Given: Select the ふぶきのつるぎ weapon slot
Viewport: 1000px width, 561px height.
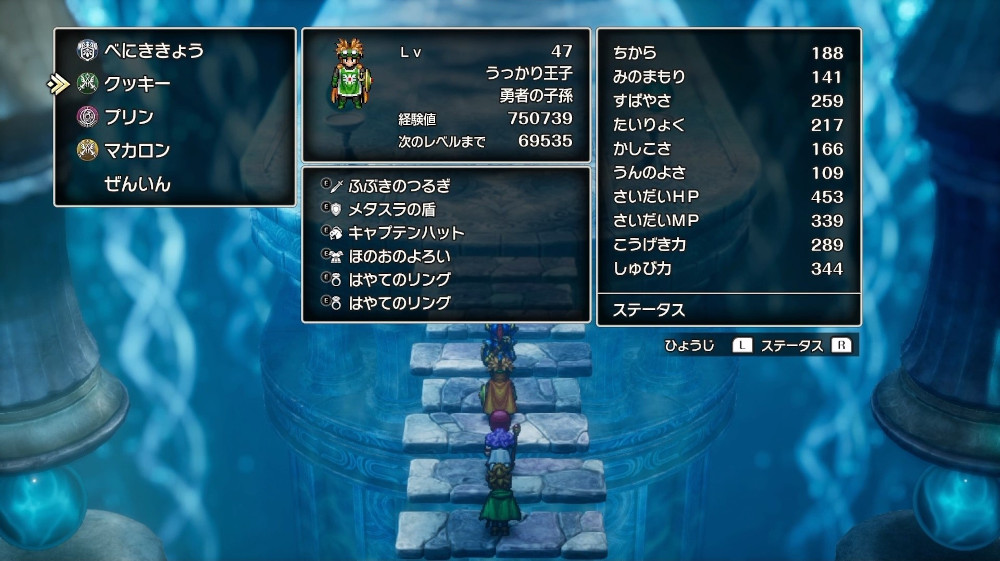Looking at the screenshot, I should point(399,185).
